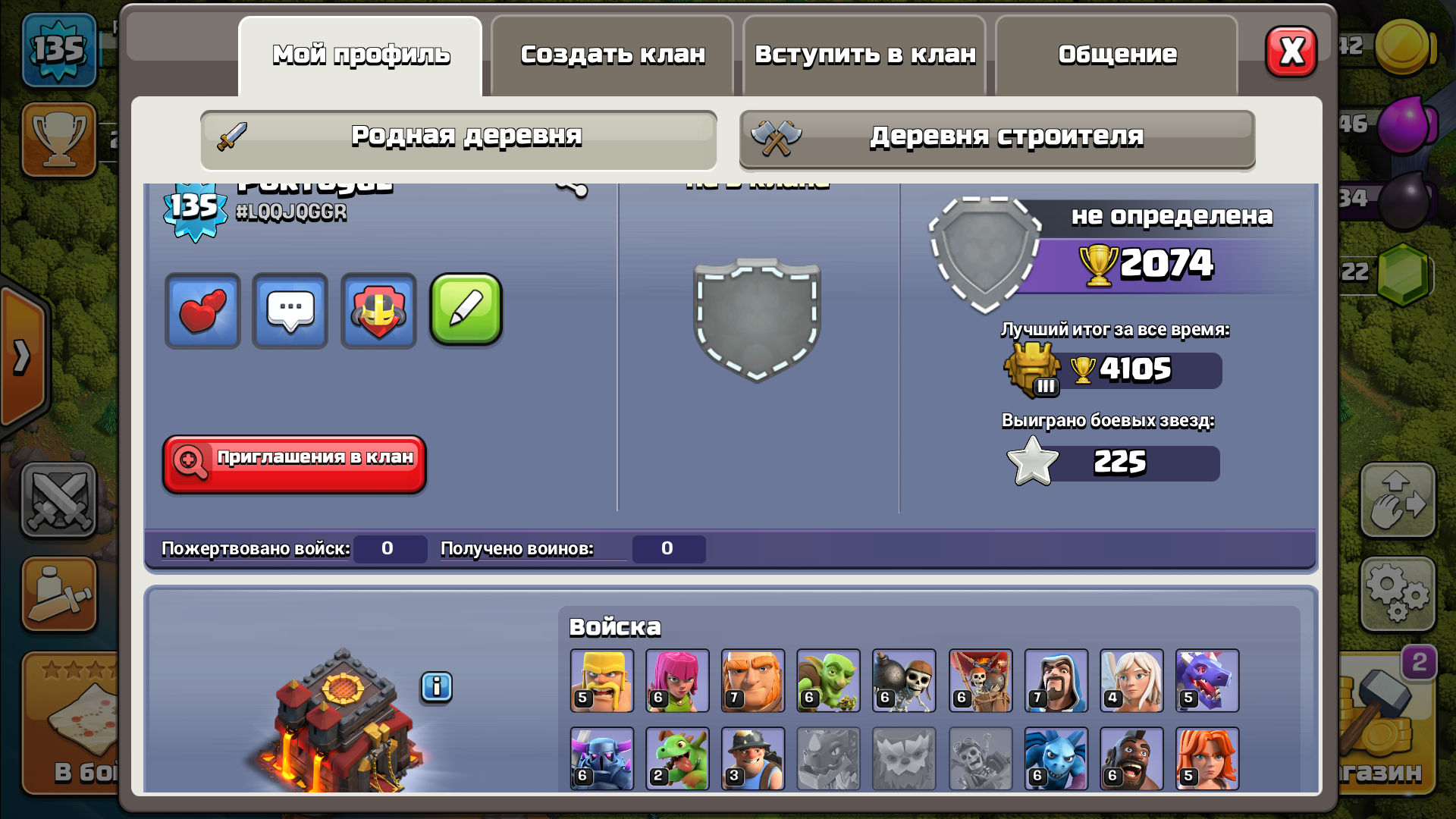
Task: Open Приглашения в клан invitations
Action: [294, 463]
